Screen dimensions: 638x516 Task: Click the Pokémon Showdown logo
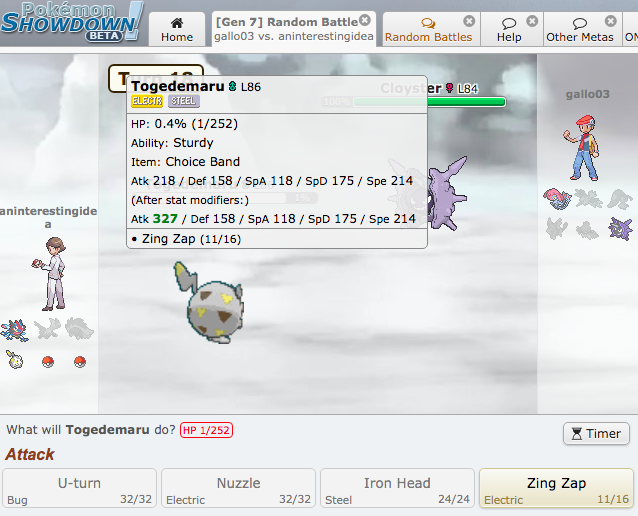click(72, 22)
